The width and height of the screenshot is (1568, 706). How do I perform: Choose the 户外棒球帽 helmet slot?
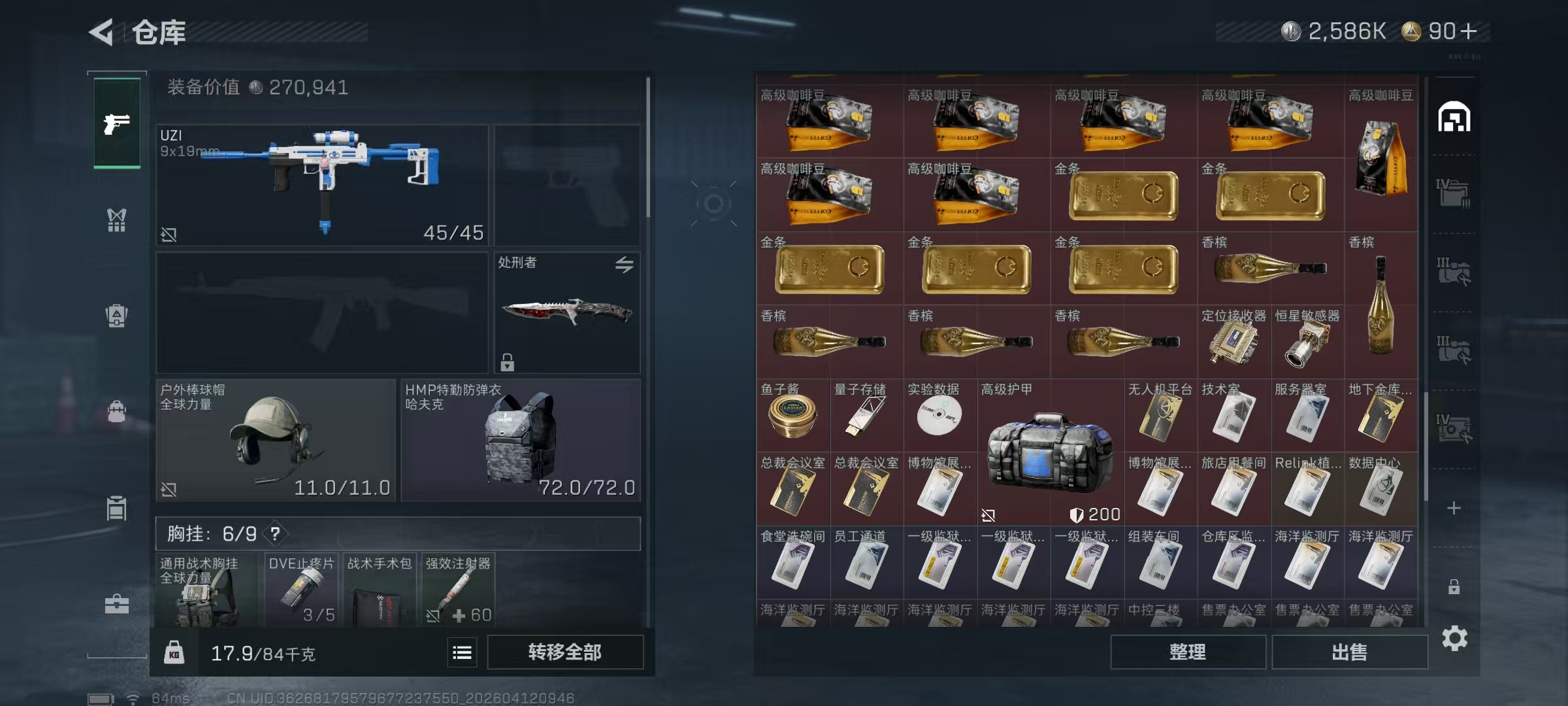276,440
